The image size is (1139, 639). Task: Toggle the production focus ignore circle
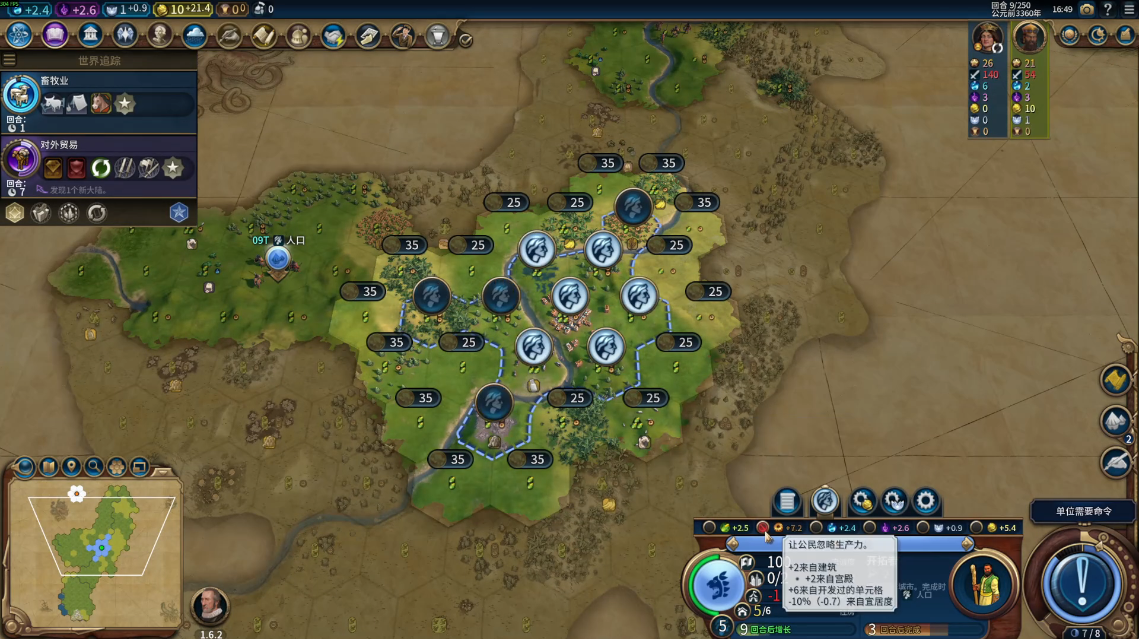762,527
